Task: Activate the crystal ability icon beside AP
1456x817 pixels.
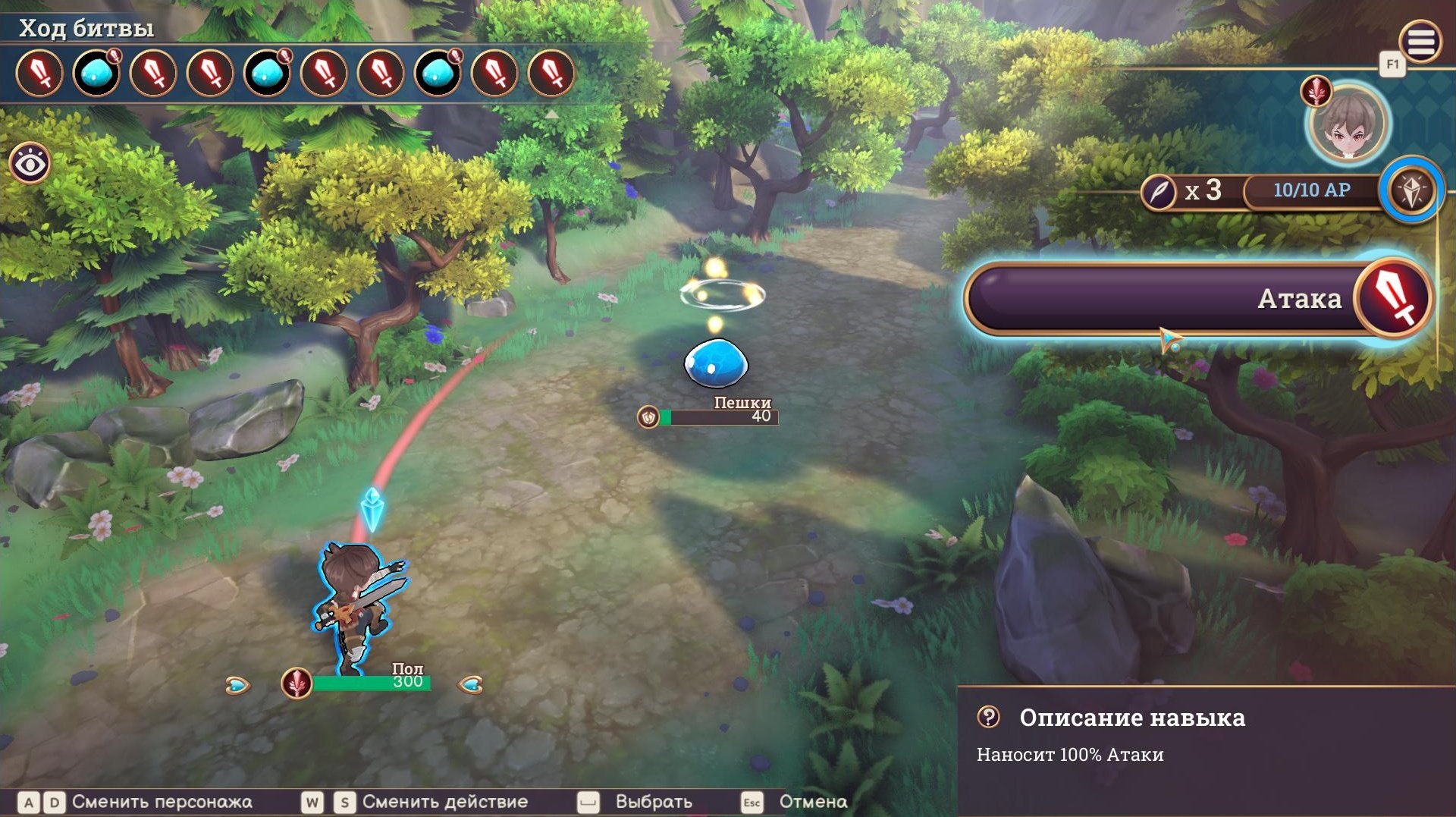Action: pos(1411,190)
